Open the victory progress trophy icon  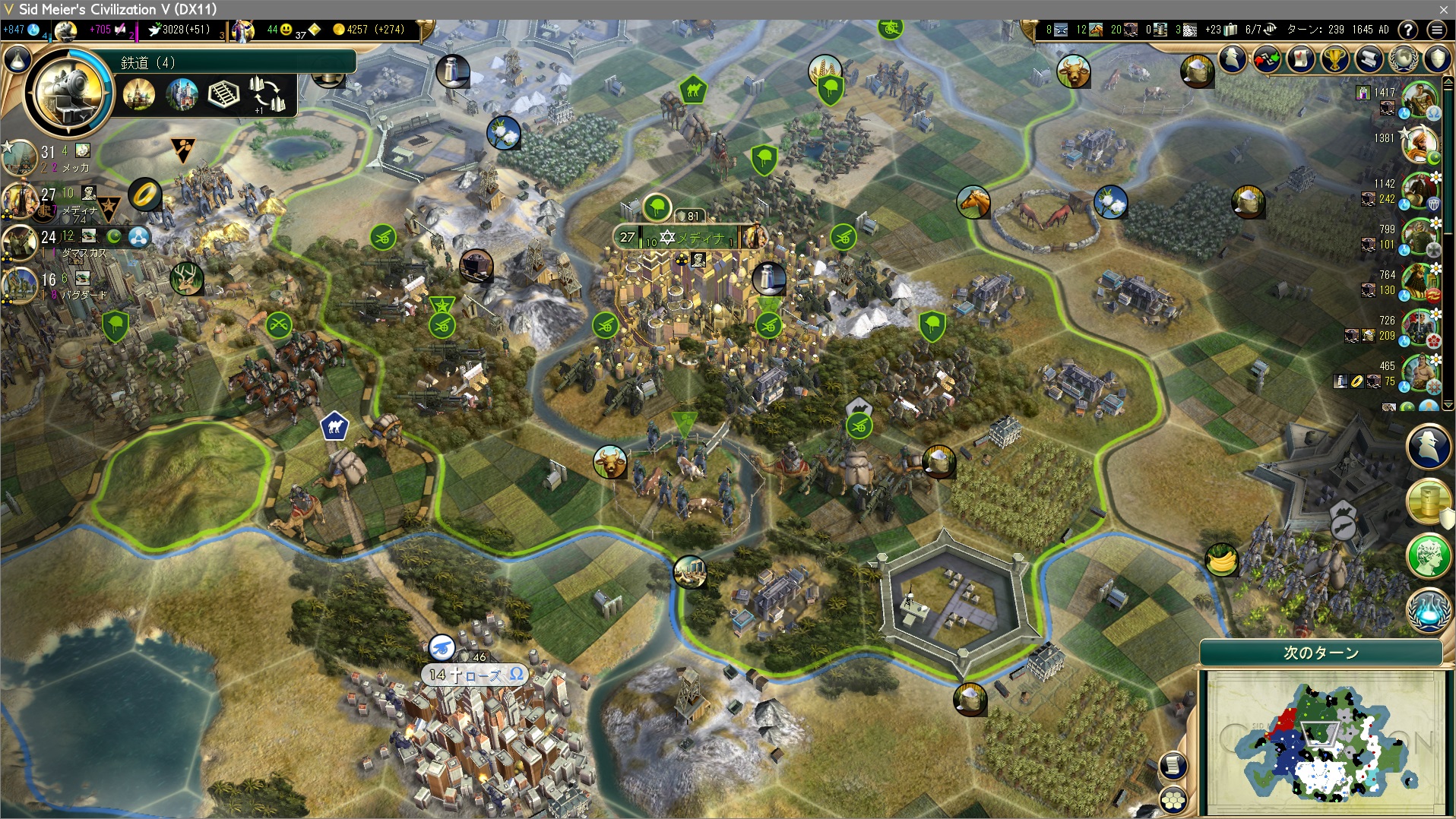click(1334, 58)
